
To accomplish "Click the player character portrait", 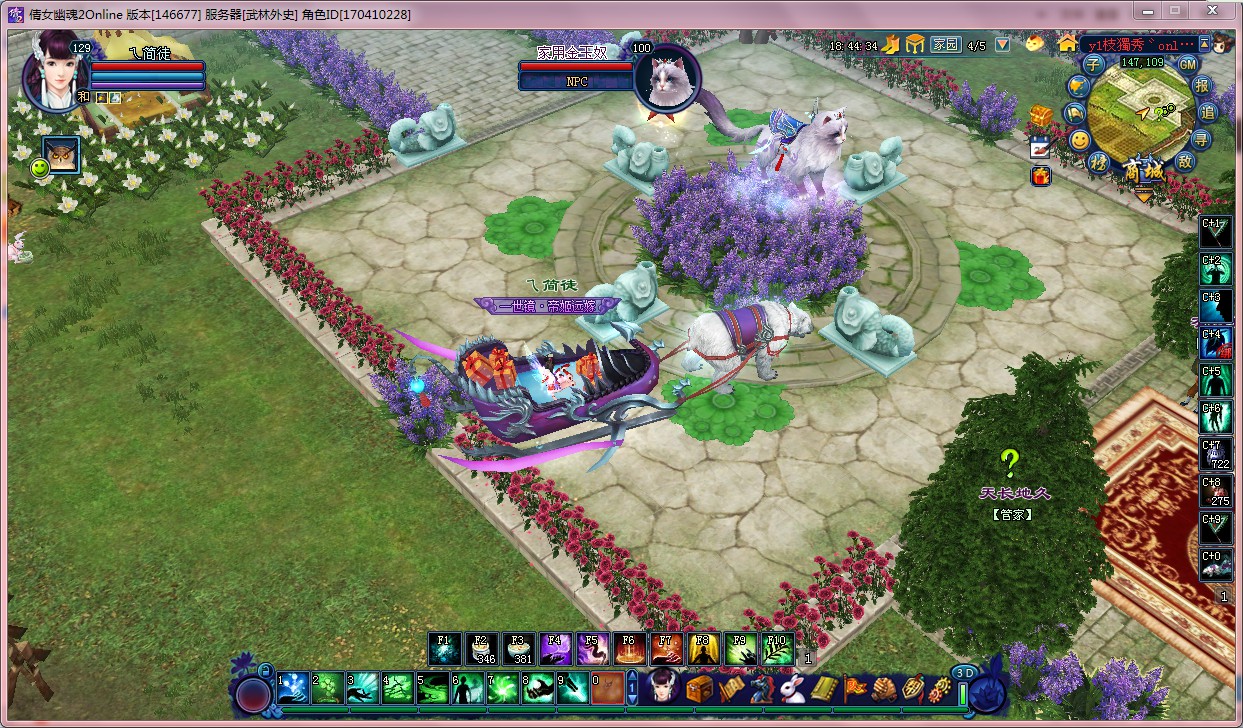I will point(55,75).
